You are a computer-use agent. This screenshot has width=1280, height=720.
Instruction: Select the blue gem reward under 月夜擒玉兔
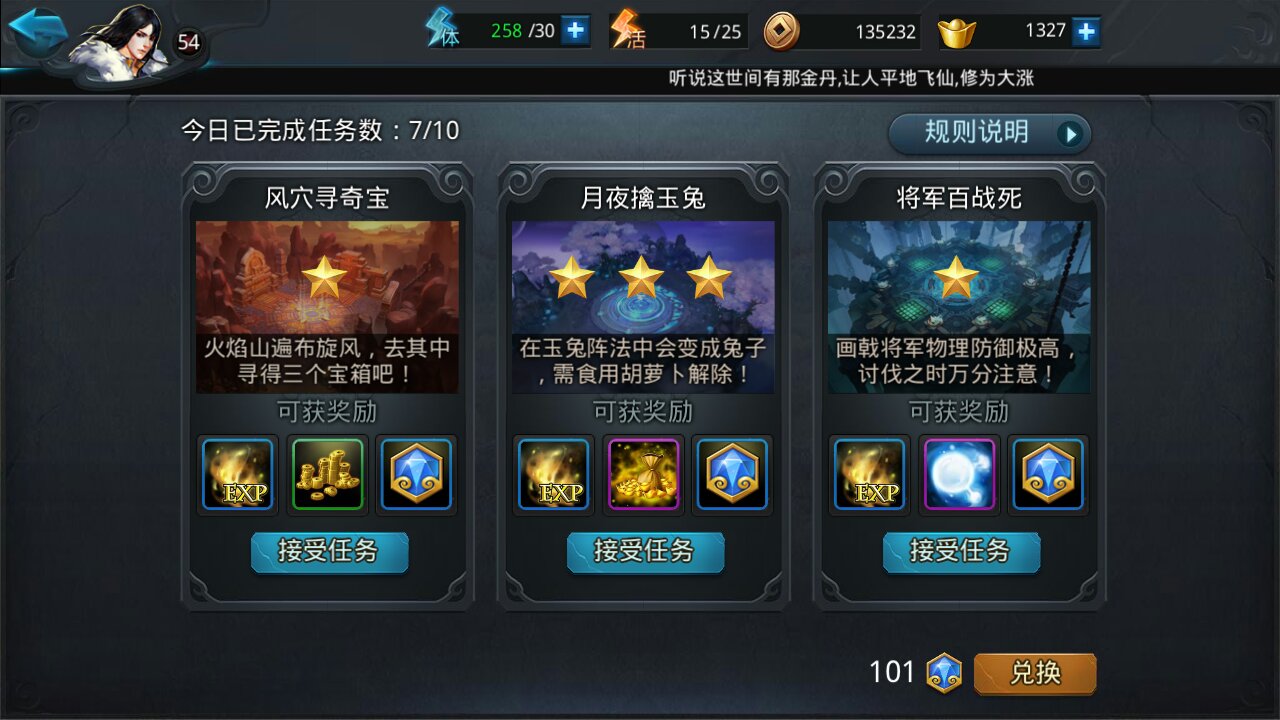(x=731, y=475)
